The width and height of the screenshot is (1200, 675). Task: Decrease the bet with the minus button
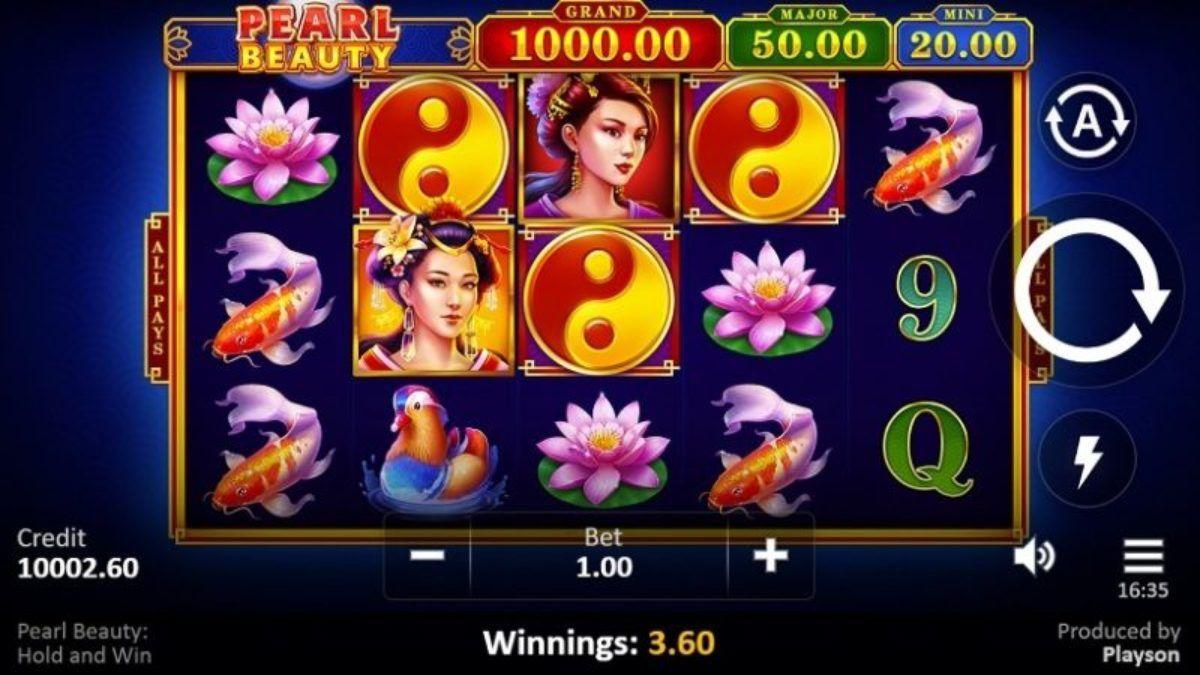427,556
